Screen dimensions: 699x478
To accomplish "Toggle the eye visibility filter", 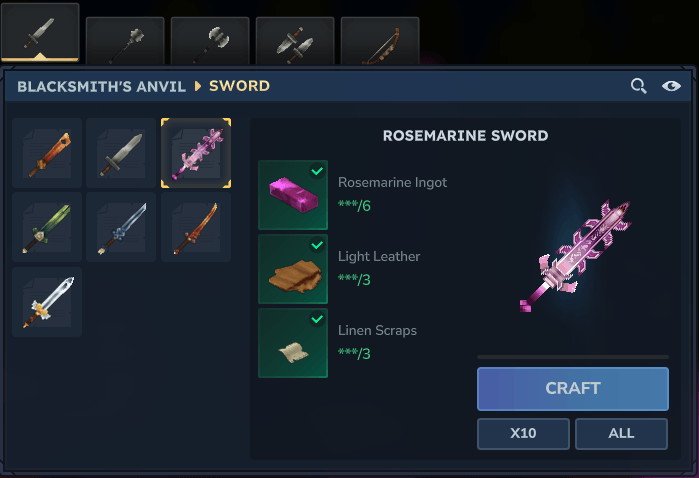I will coord(672,86).
